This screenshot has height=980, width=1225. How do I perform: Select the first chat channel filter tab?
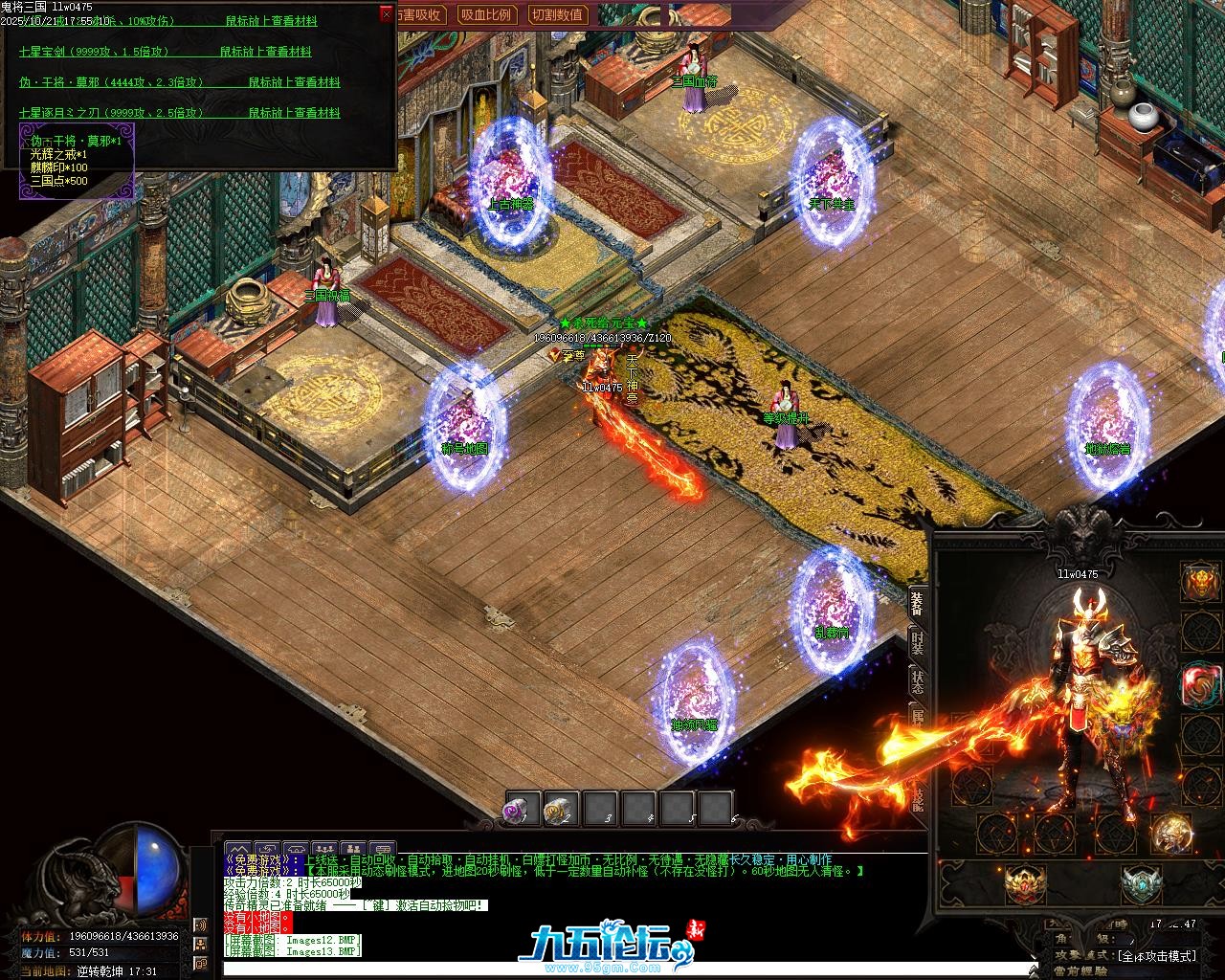tap(238, 849)
